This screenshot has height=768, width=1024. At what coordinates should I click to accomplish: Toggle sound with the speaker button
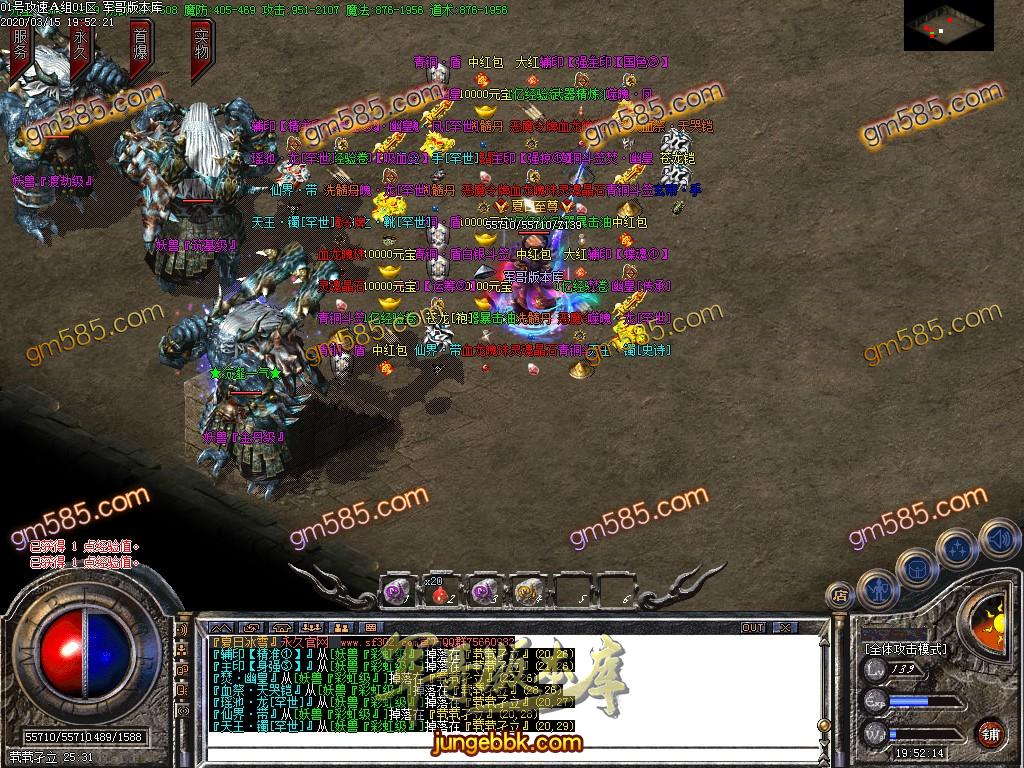(x=998, y=538)
